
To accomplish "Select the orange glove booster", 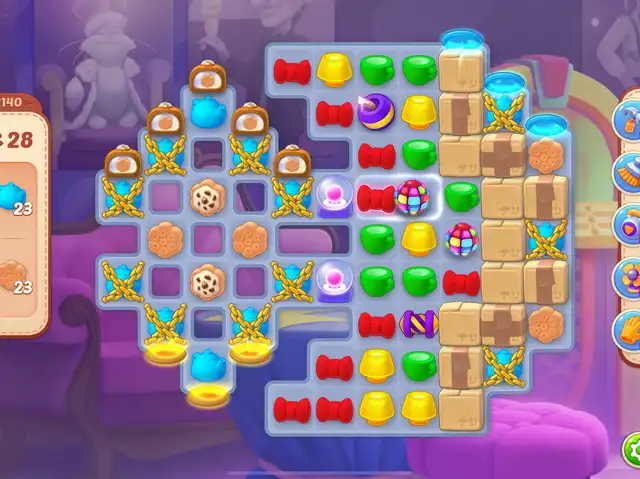I will 630,327.
